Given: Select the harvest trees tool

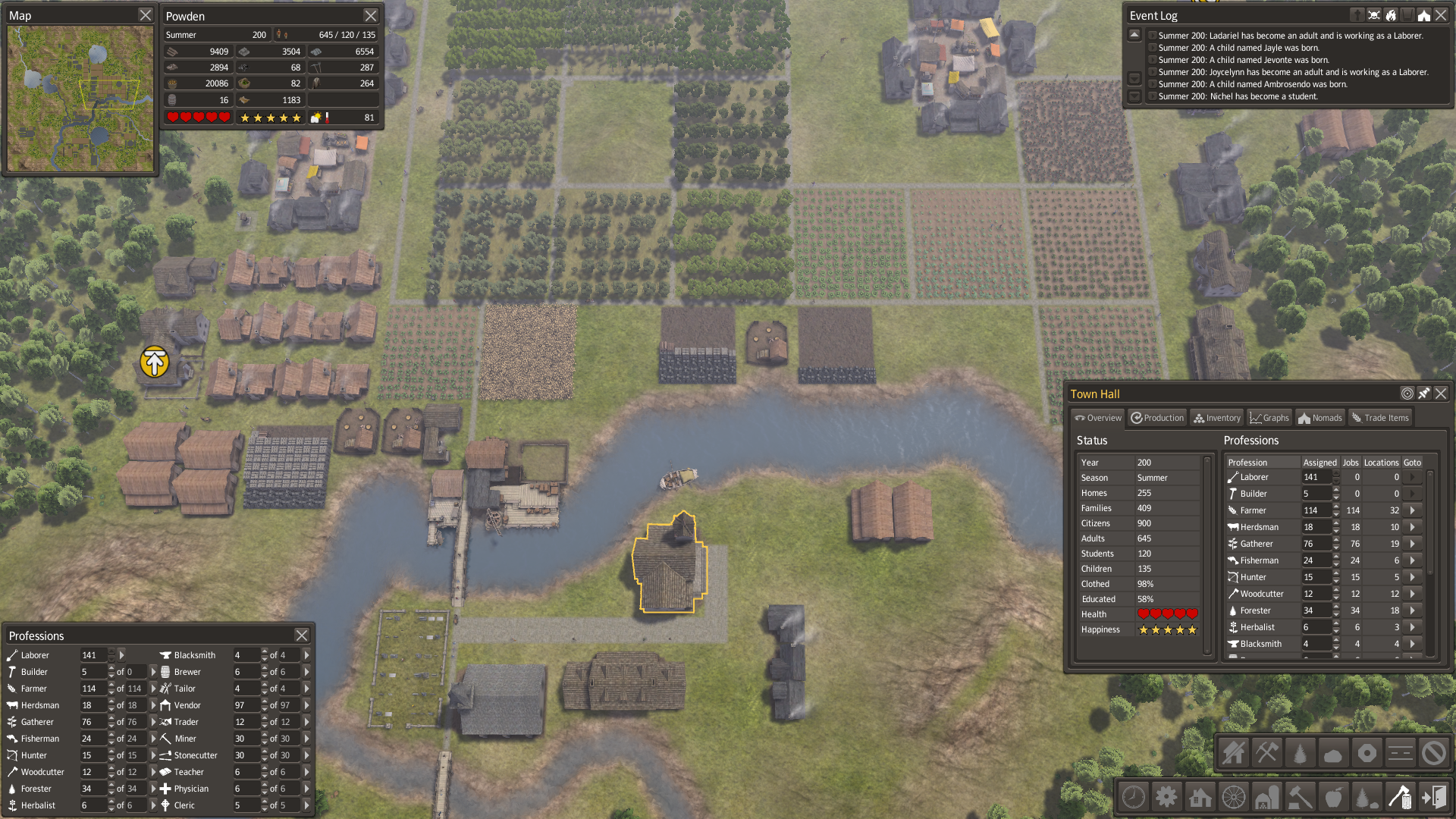Looking at the screenshot, I should (x=1300, y=753).
